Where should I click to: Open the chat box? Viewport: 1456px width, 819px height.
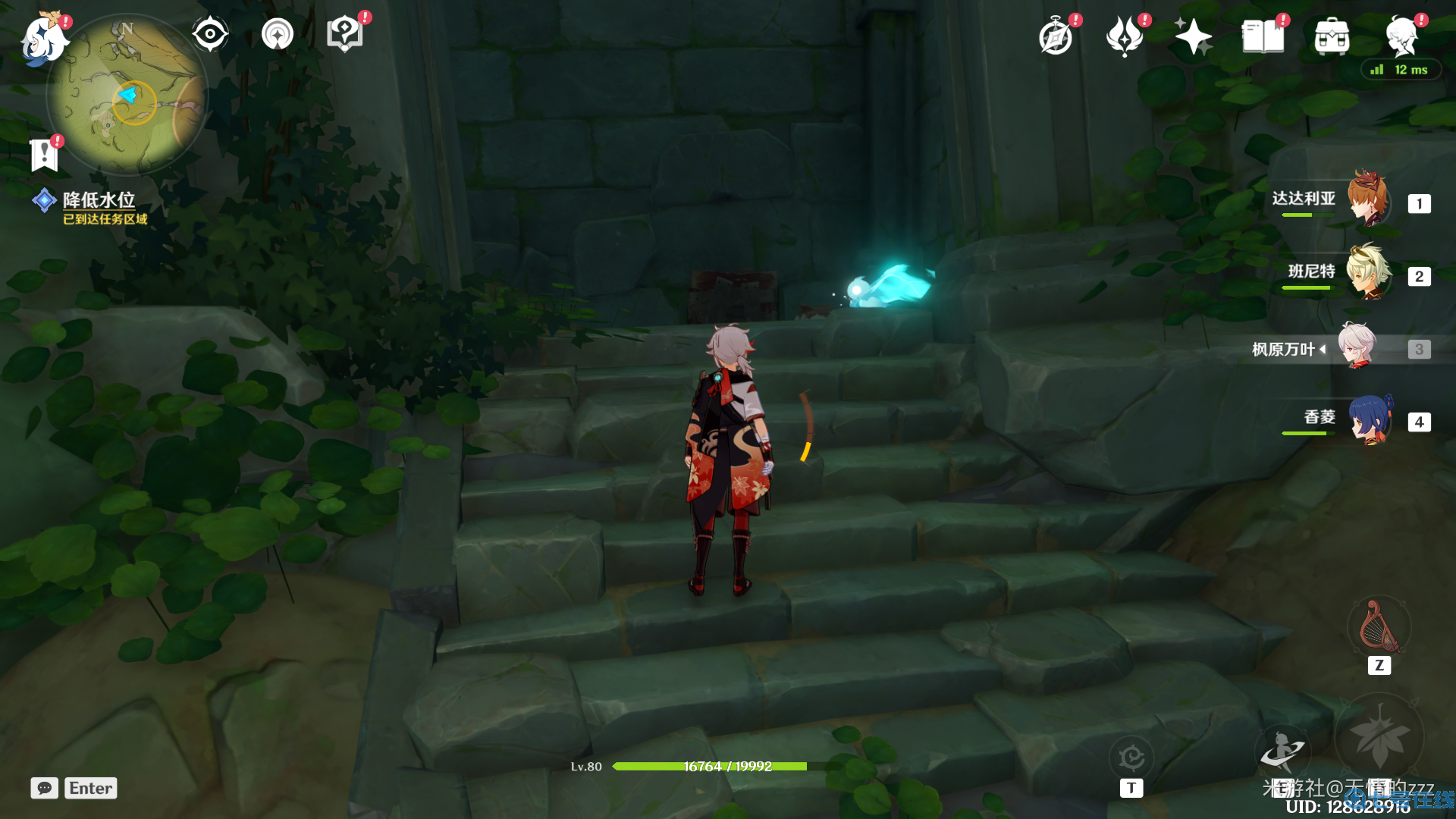coord(45,788)
